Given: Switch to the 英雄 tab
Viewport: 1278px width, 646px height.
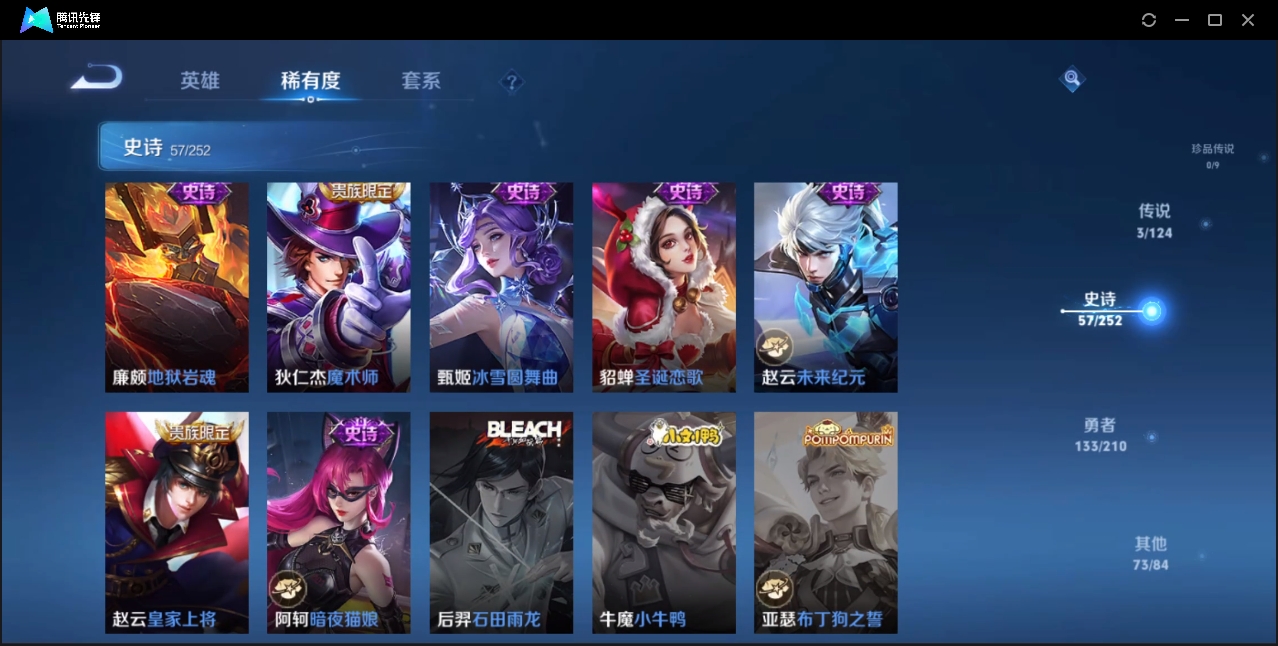Looking at the screenshot, I should coord(200,81).
